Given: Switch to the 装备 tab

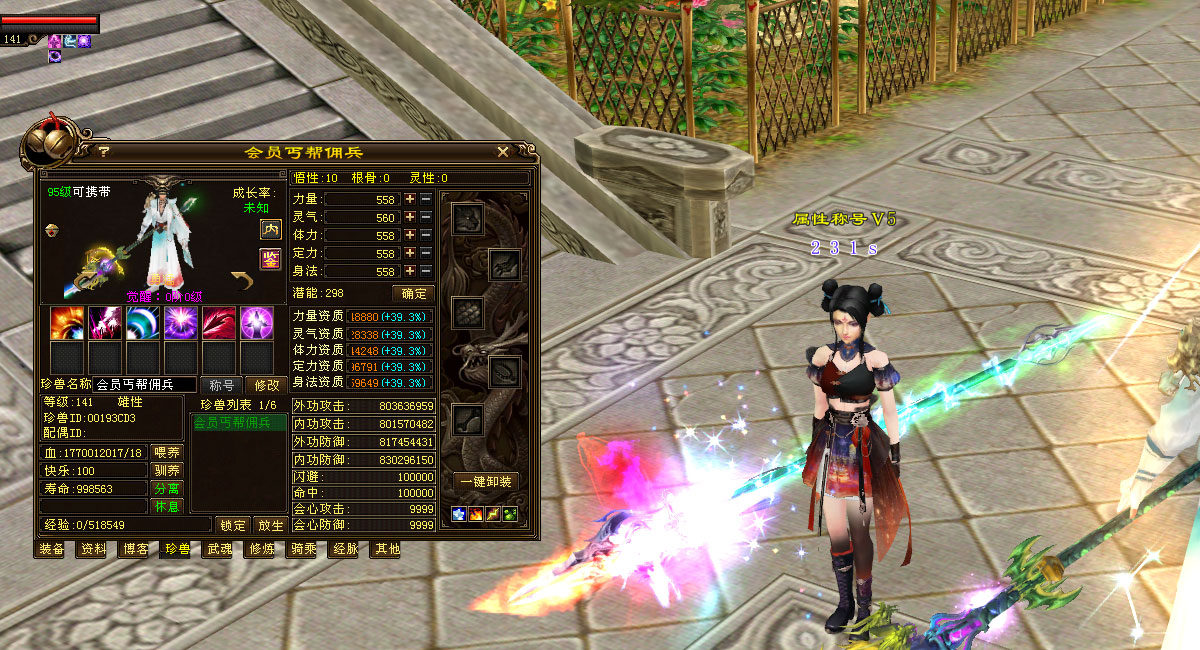Looking at the screenshot, I should click(52, 548).
